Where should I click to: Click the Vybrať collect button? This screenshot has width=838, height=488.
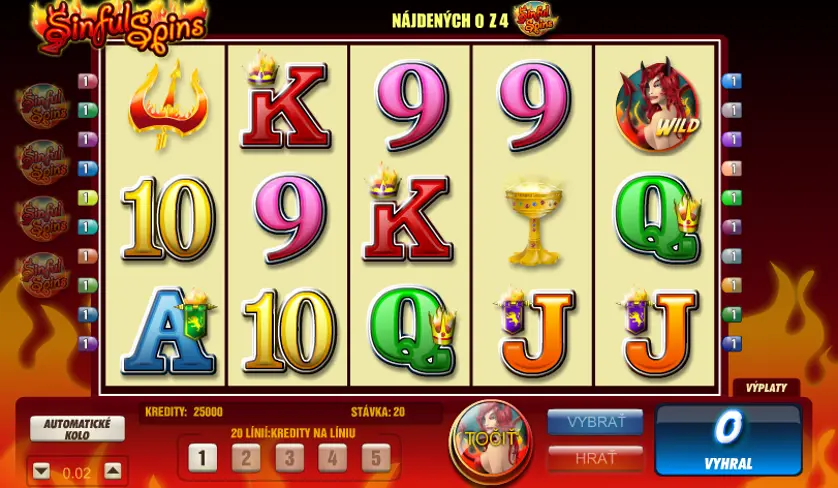pyautogui.click(x=595, y=422)
